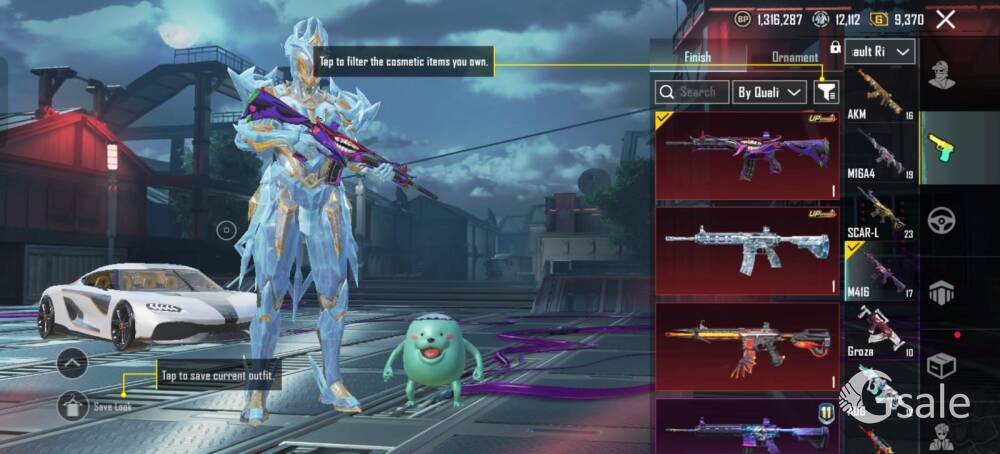The height and width of the screenshot is (454, 1000).
Task: Toggle the owned cosmetic items filter
Action: (826, 92)
